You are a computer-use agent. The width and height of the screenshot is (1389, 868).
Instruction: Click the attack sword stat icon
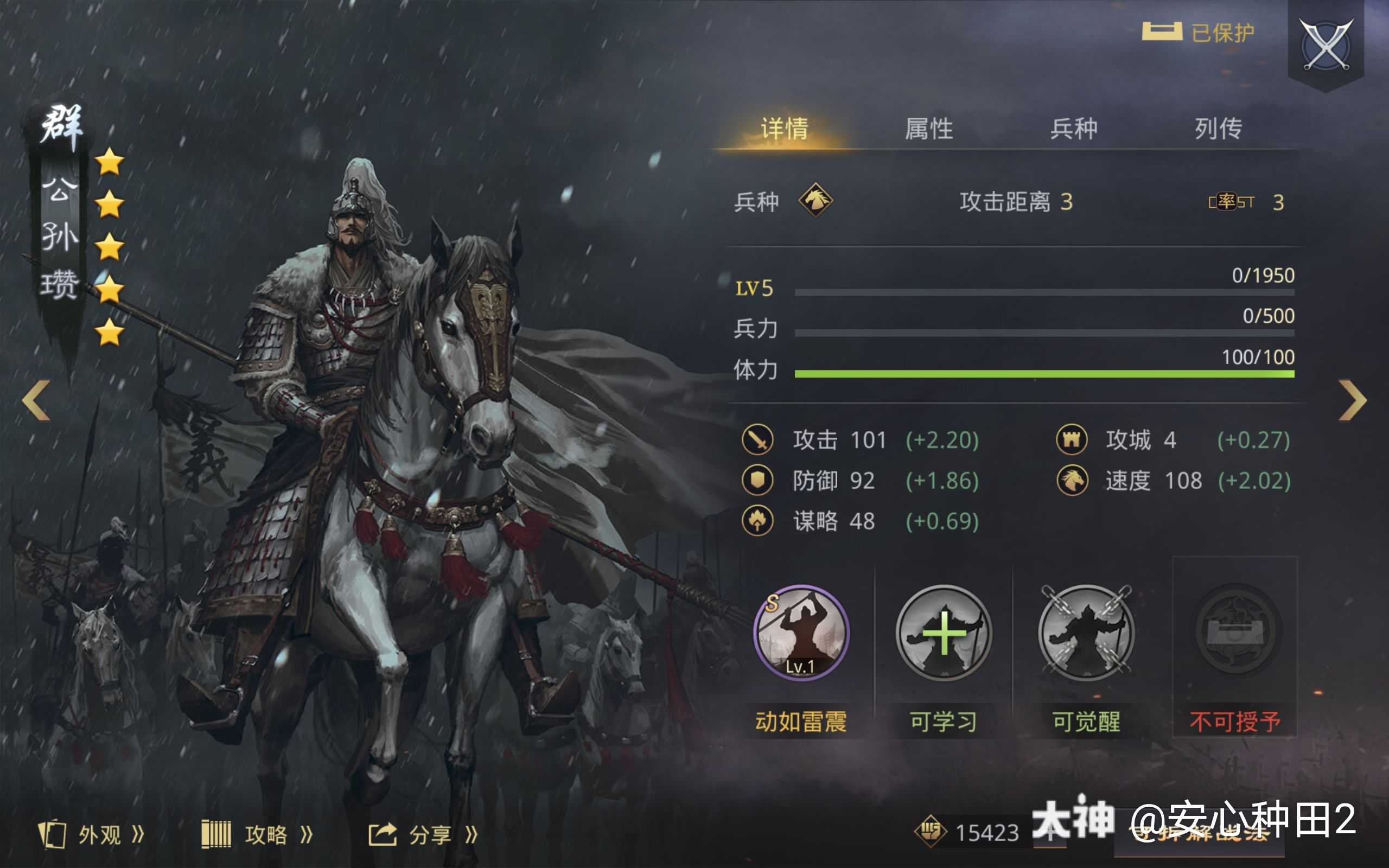[x=760, y=441]
